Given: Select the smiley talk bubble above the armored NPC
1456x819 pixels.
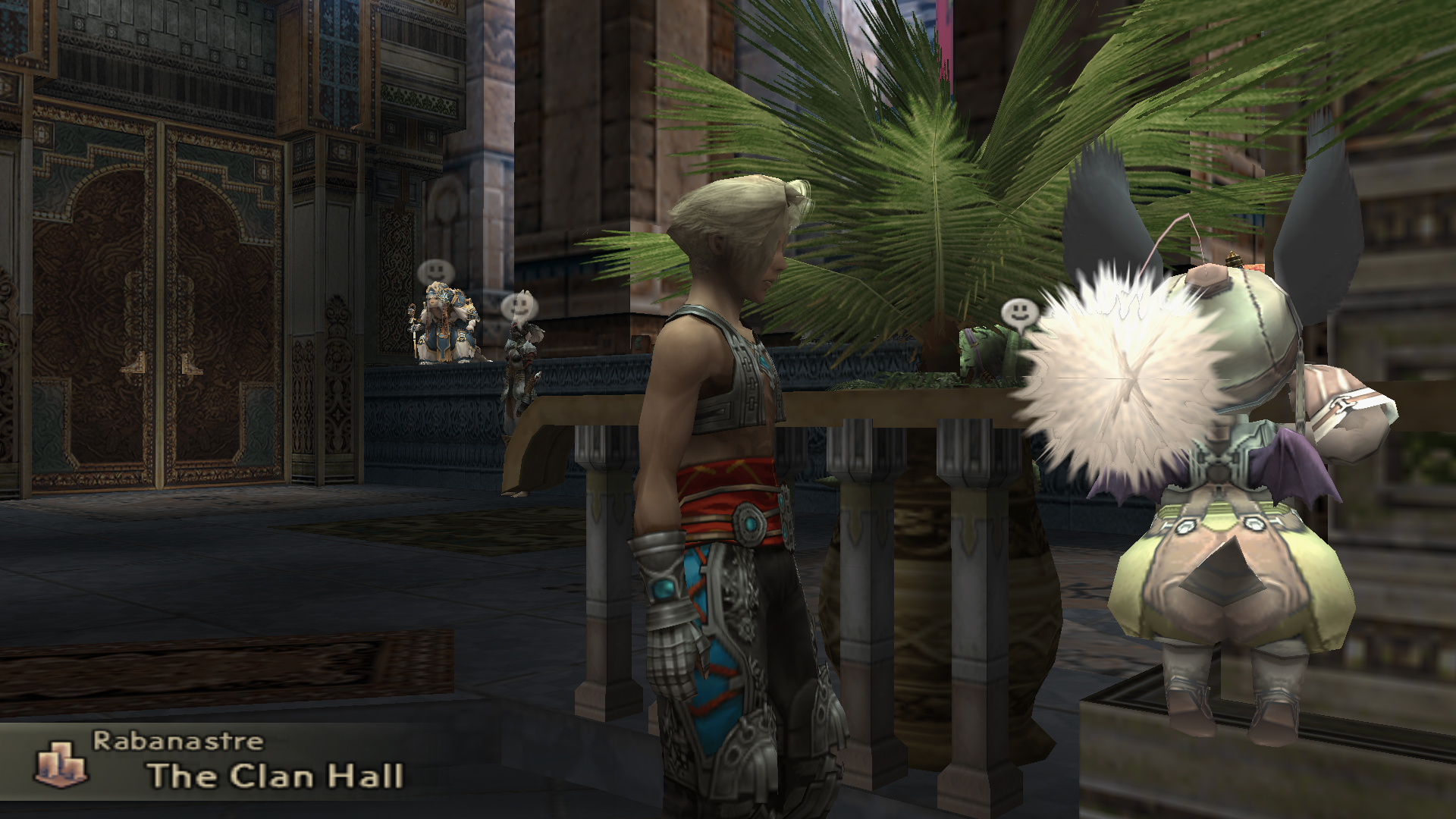Looking at the screenshot, I should (519, 306).
